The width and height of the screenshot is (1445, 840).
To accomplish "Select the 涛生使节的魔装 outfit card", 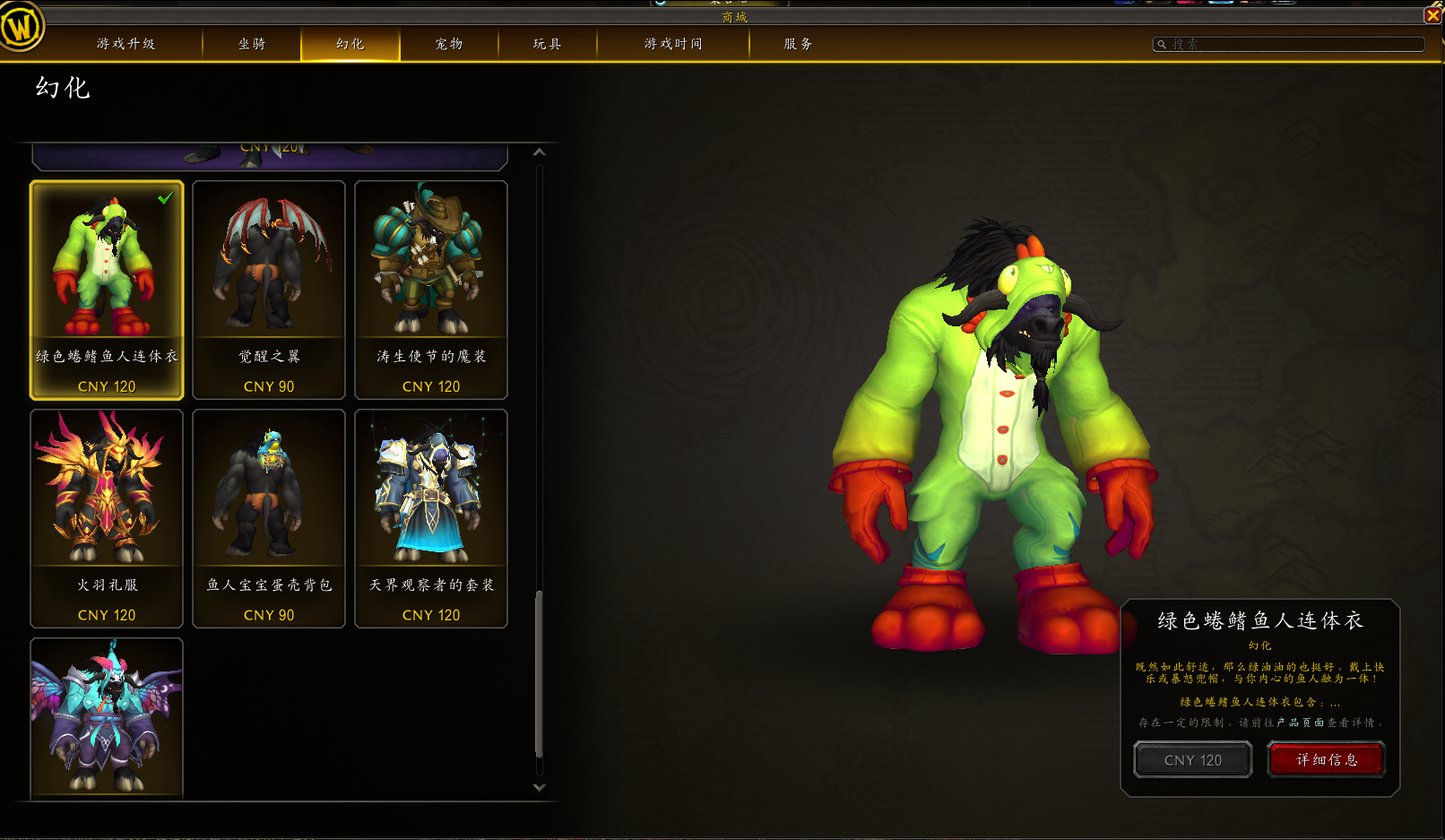I will [431, 290].
